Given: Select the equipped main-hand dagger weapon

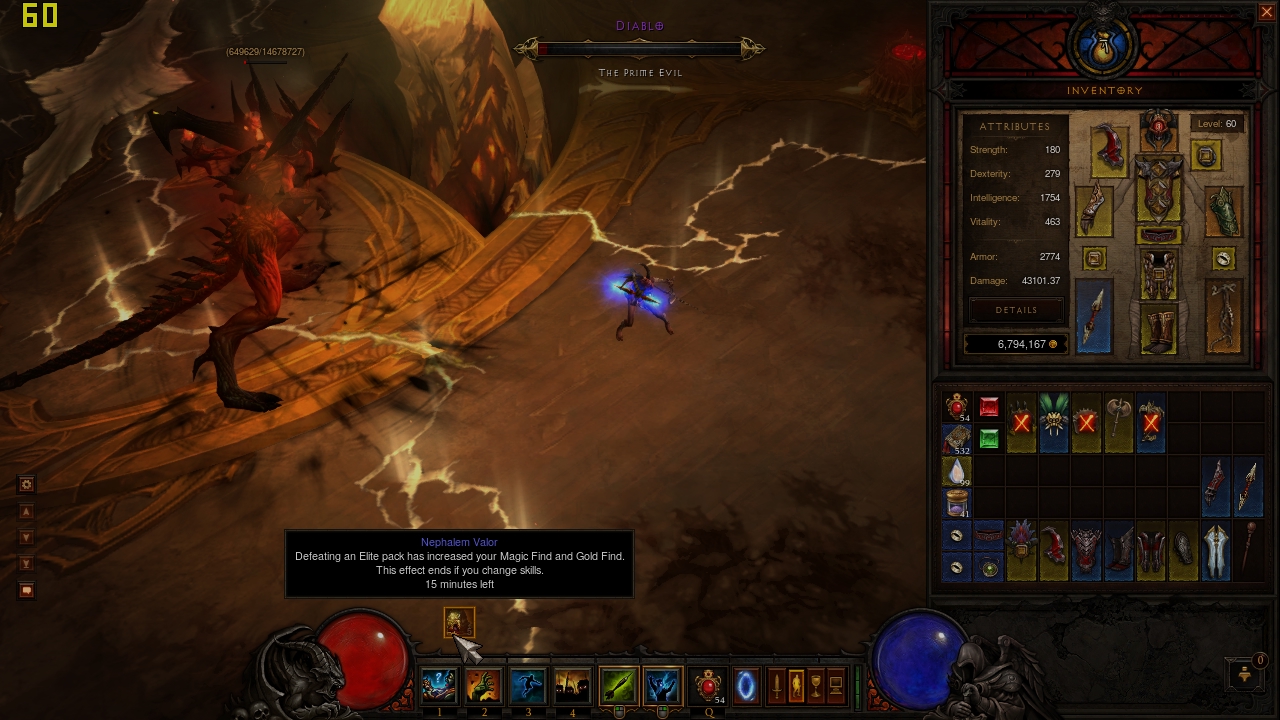Looking at the screenshot, I should tap(1094, 316).
